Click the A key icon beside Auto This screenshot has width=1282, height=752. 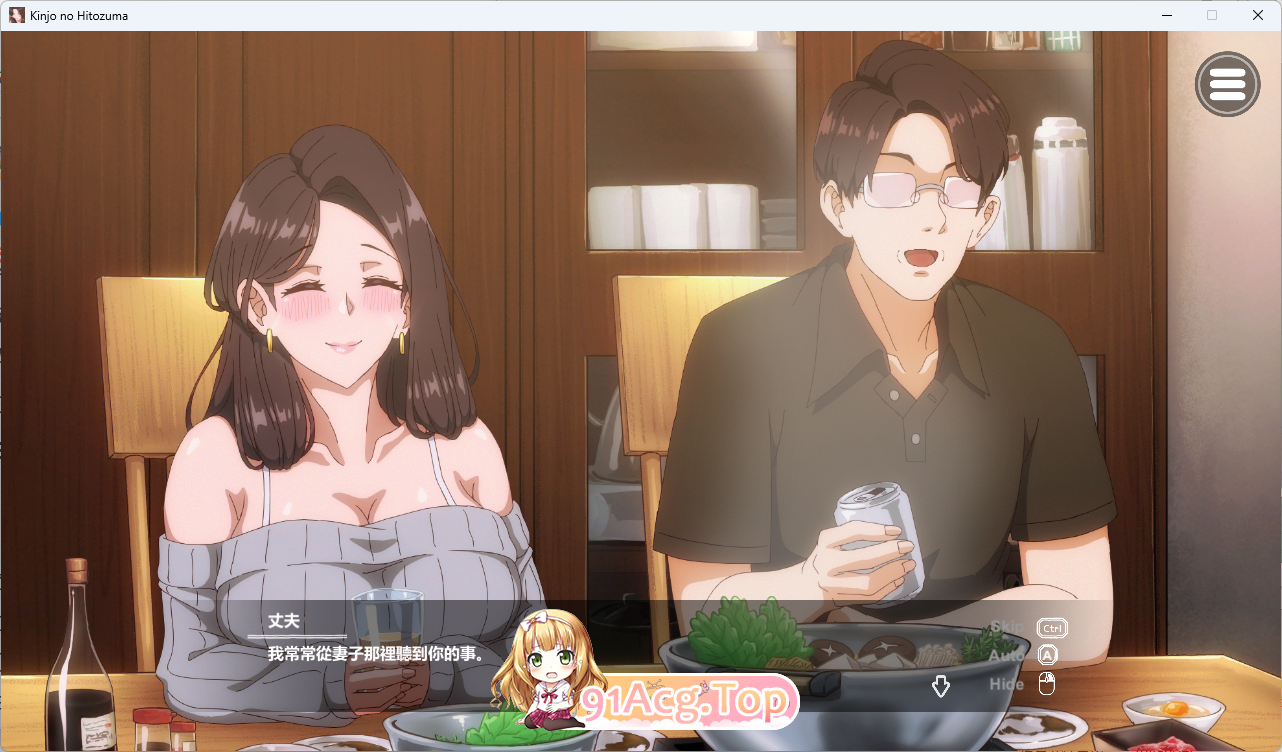pyautogui.click(x=1048, y=655)
